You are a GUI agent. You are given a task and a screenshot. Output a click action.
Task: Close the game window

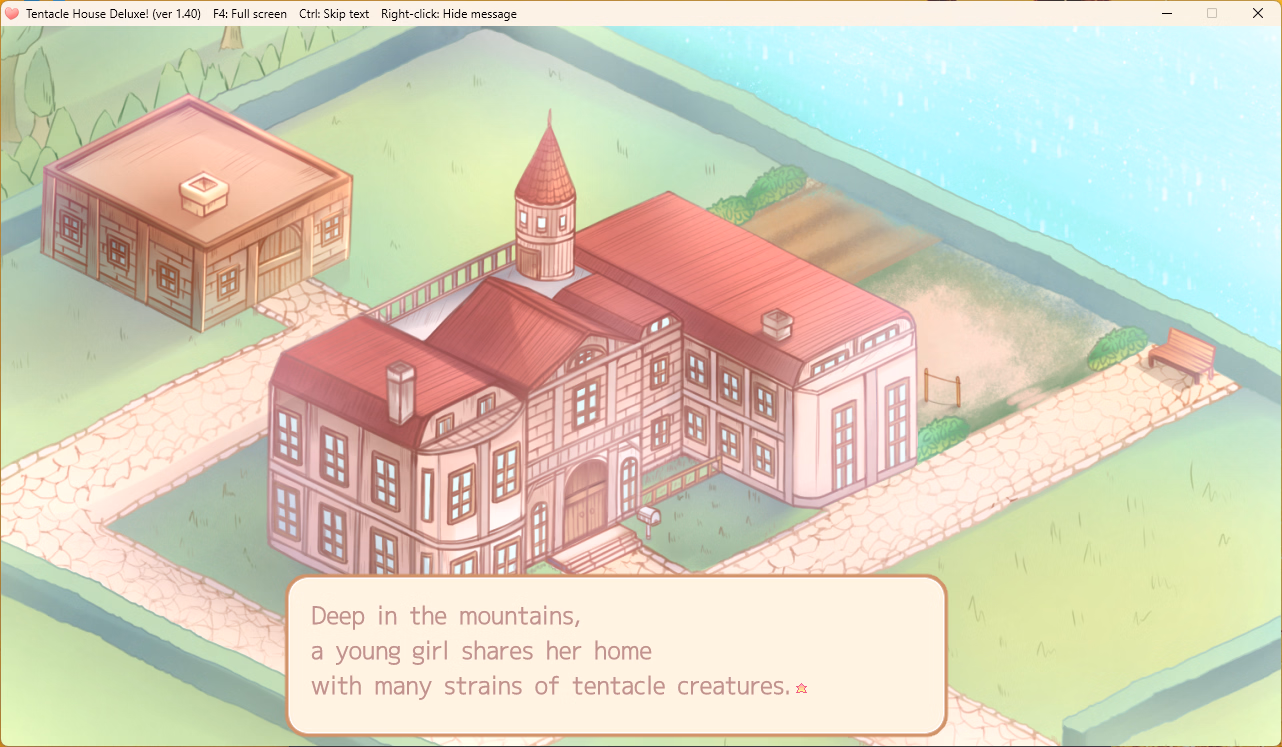[x=1257, y=14]
